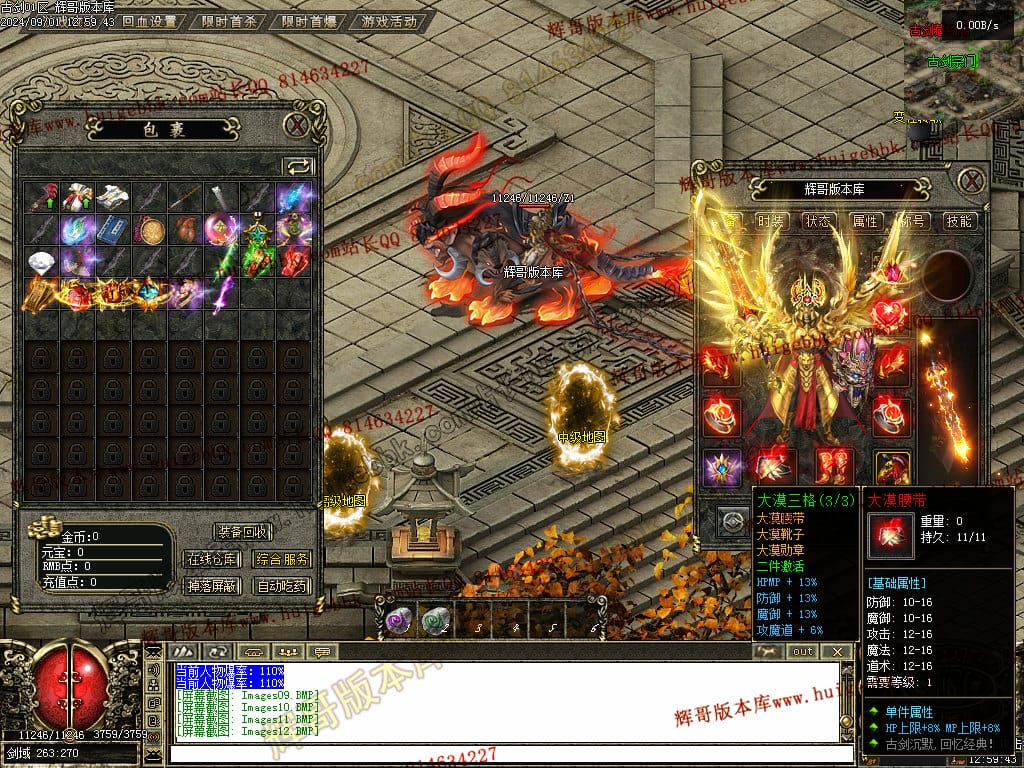
Task: Click the bag sort arrows button
Action: click(x=298, y=166)
